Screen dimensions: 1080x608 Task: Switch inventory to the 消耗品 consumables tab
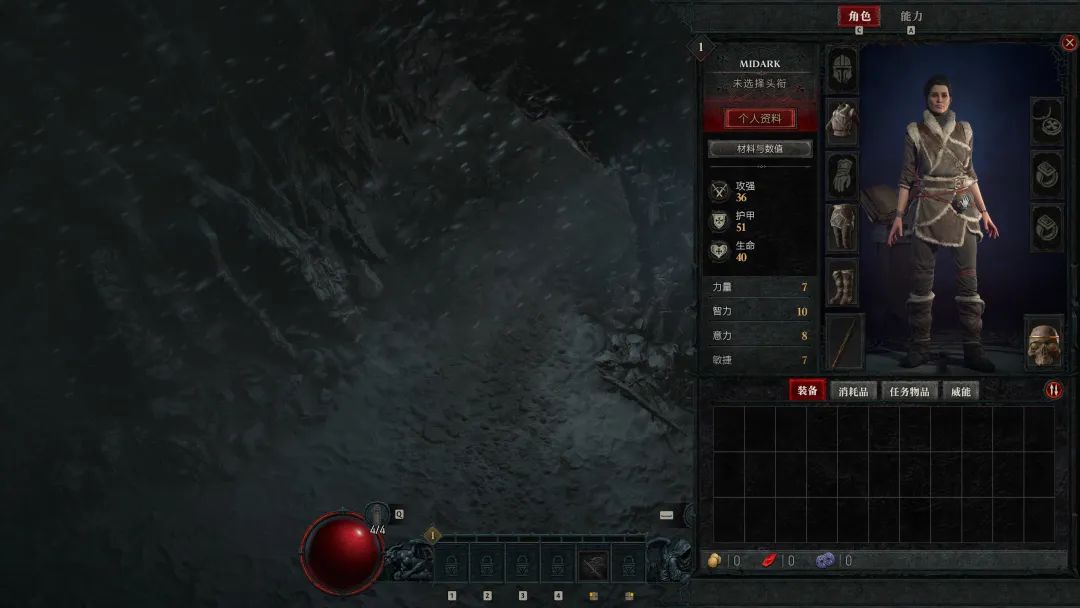point(853,391)
